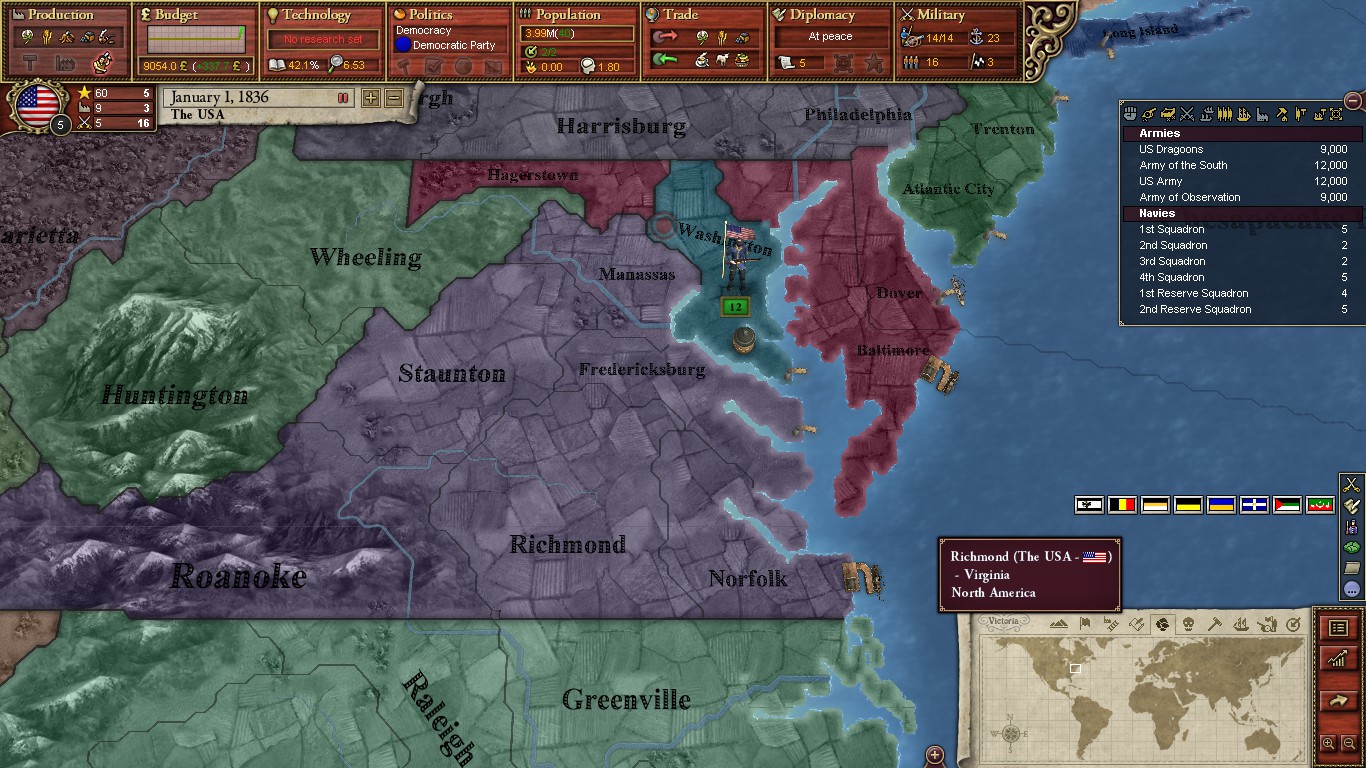Switch to revolt risk map mode skull icon
This screenshot has width=1366, height=768.
point(1189,624)
